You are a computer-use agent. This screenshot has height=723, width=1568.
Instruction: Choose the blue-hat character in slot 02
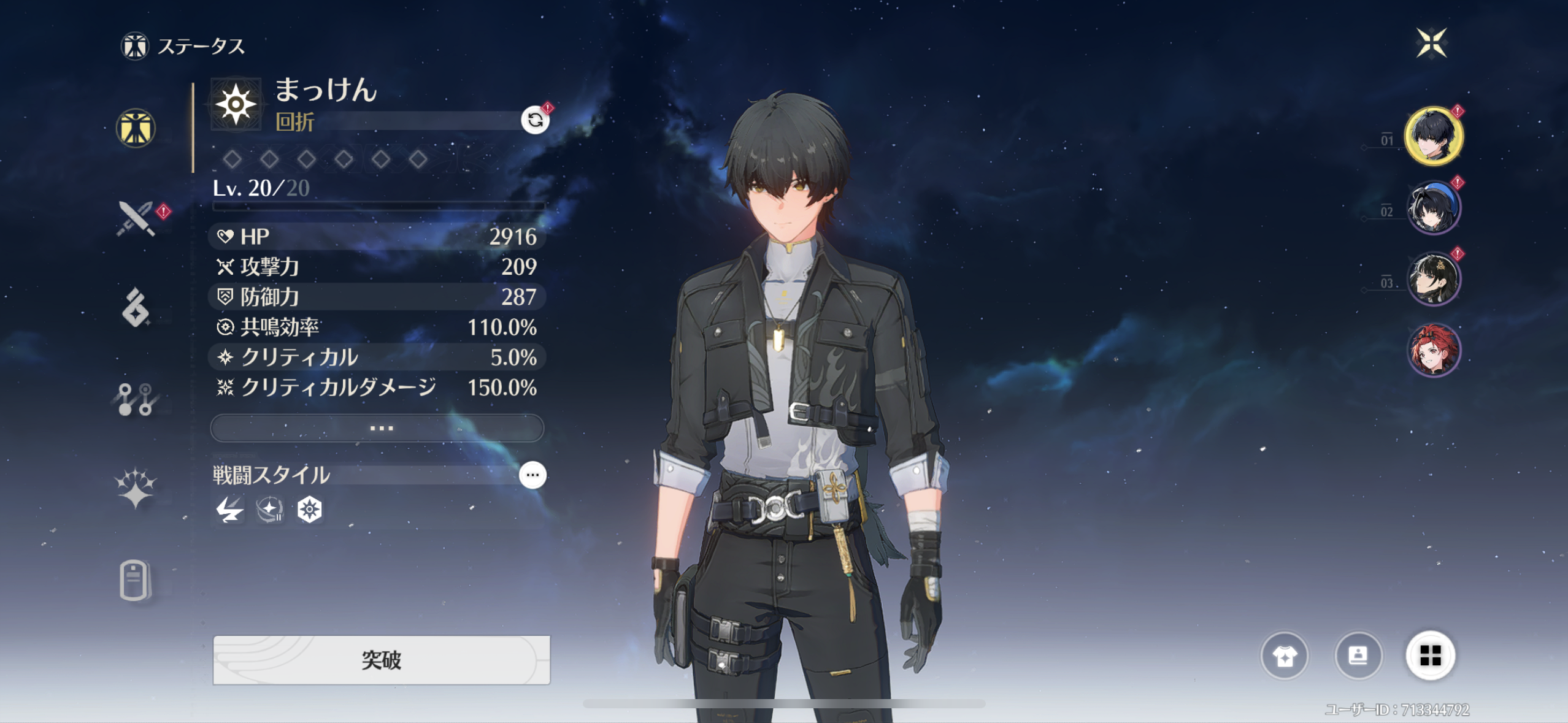(1433, 208)
